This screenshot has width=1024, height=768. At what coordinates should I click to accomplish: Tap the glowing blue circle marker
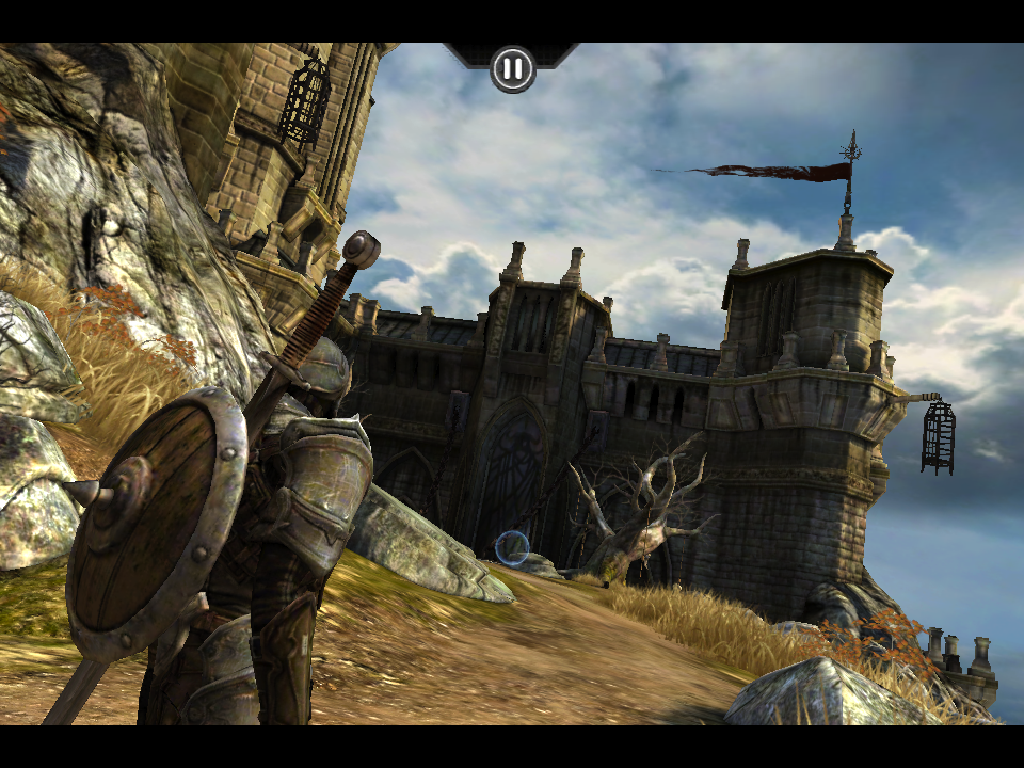[x=512, y=547]
